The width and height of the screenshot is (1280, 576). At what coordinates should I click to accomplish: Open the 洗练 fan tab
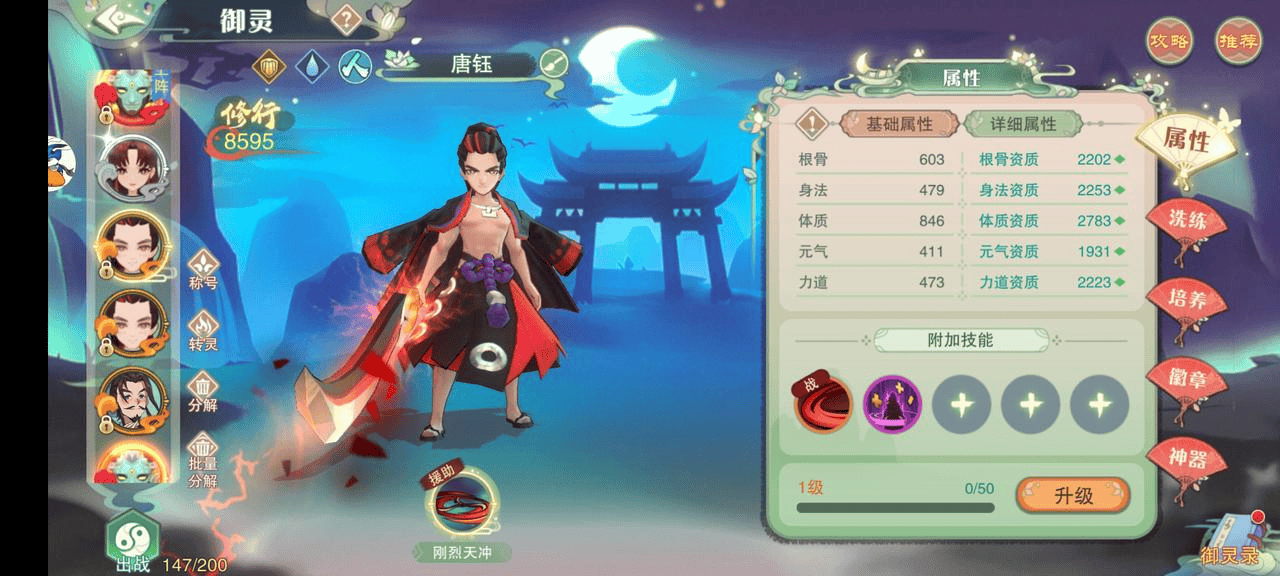tap(1186, 222)
